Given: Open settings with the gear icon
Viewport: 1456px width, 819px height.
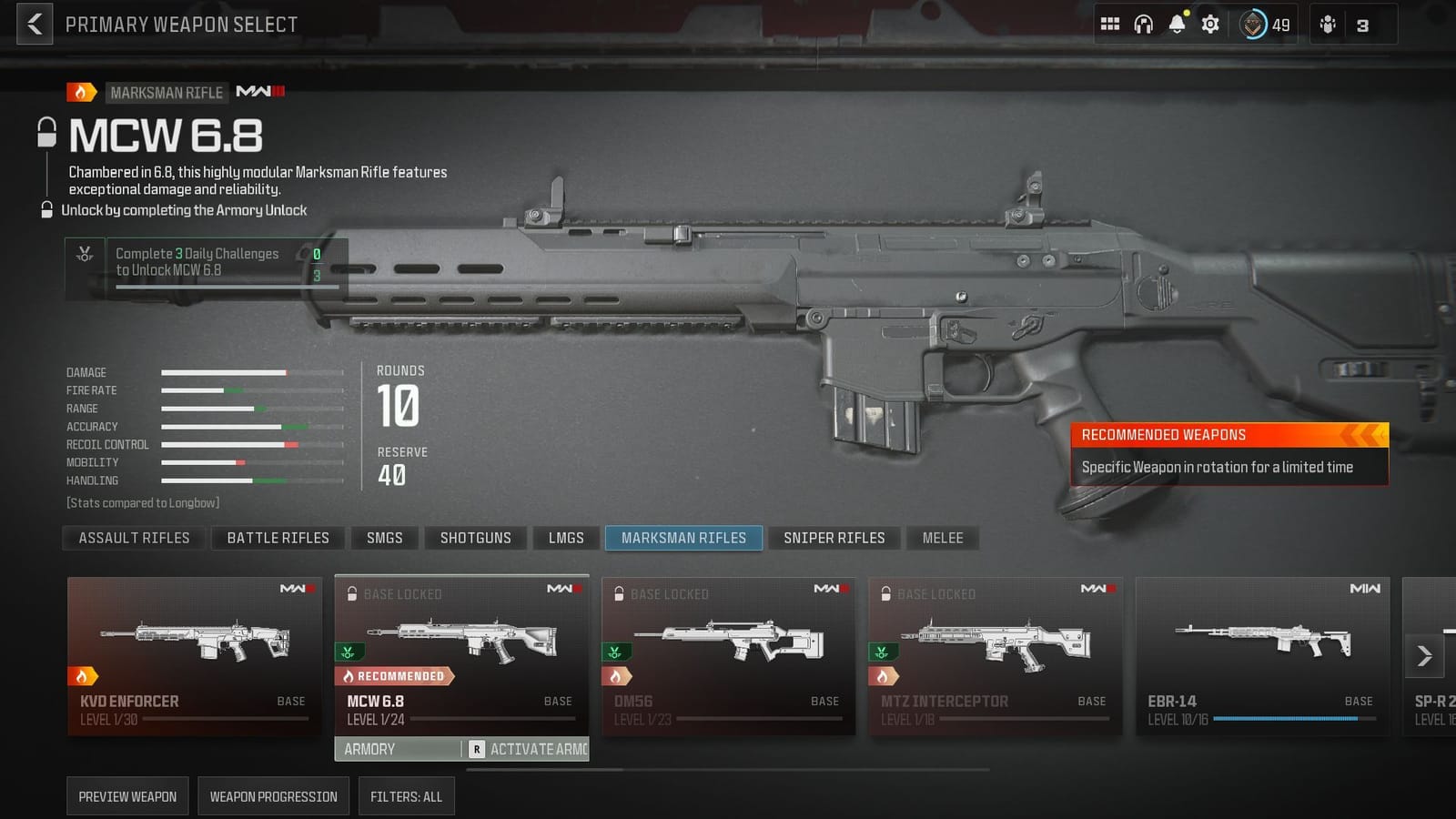Looking at the screenshot, I should pyautogui.click(x=1211, y=24).
